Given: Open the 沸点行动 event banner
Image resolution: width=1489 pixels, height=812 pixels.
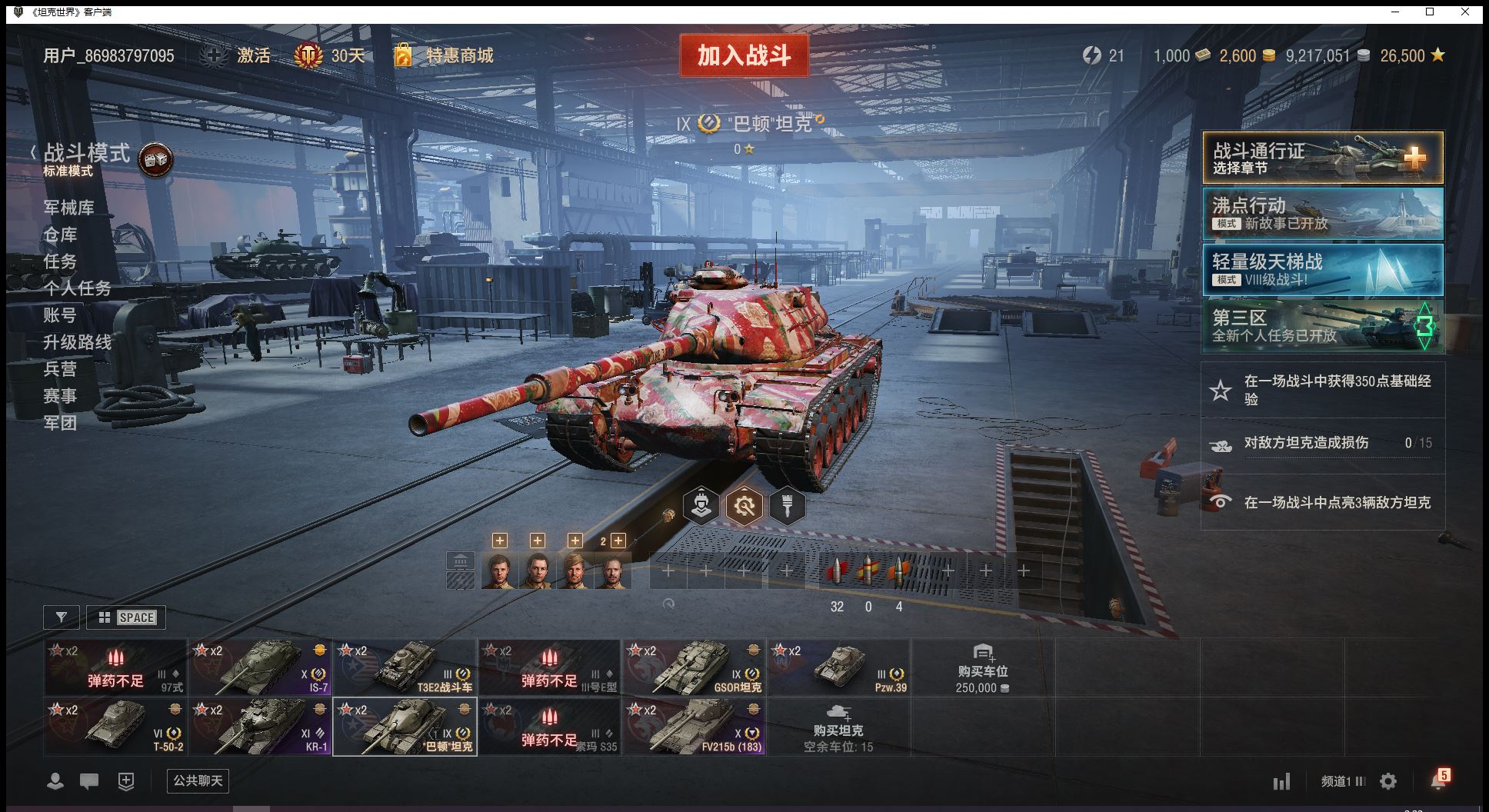Looking at the screenshot, I should [x=1322, y=214].
